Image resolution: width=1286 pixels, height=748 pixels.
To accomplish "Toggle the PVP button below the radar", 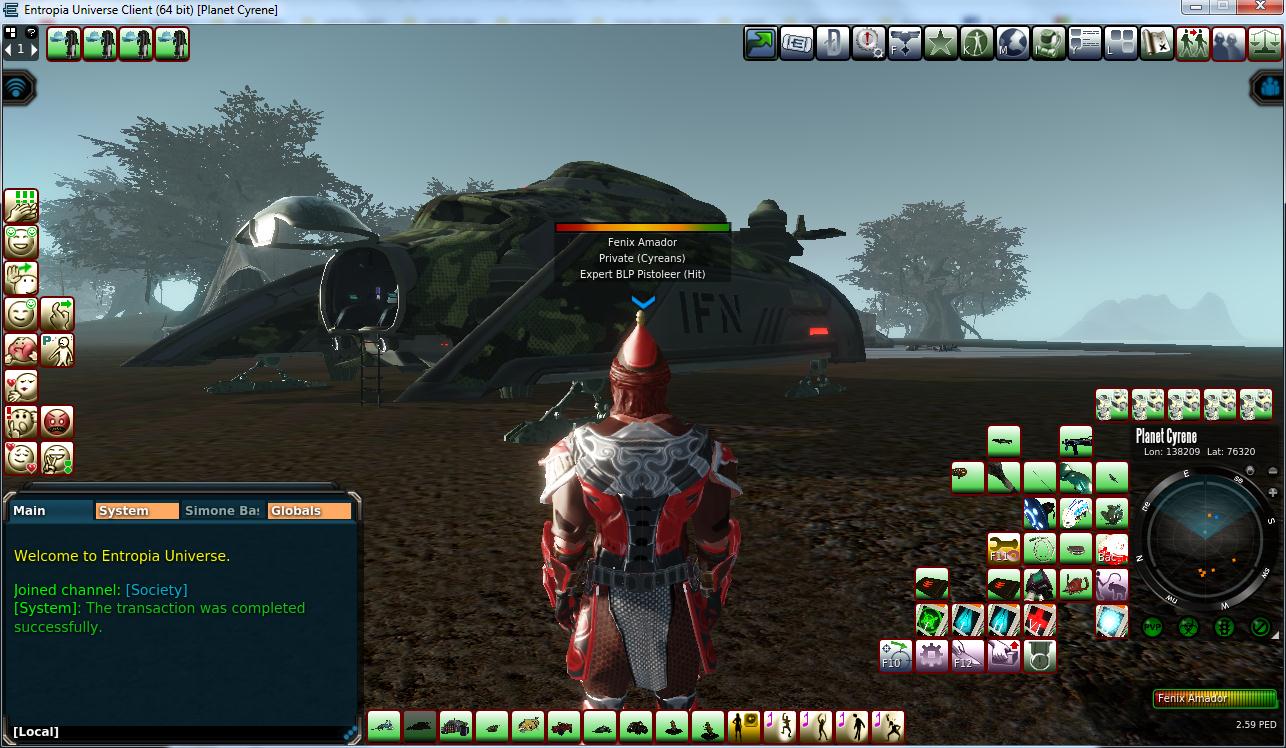I will tap(1152, 628).
